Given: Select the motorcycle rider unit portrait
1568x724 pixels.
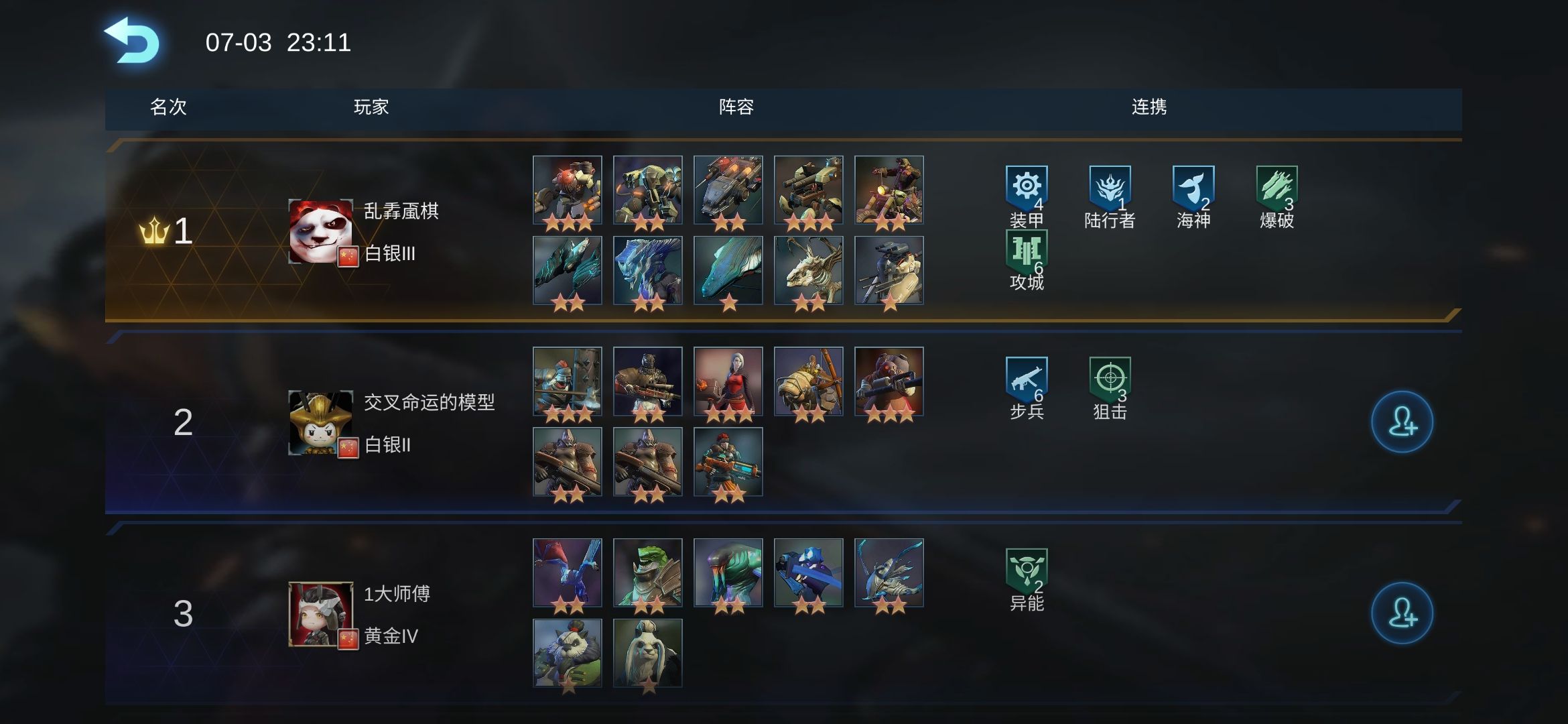Looking at the screenshot, I should click(x=889, y=190).
